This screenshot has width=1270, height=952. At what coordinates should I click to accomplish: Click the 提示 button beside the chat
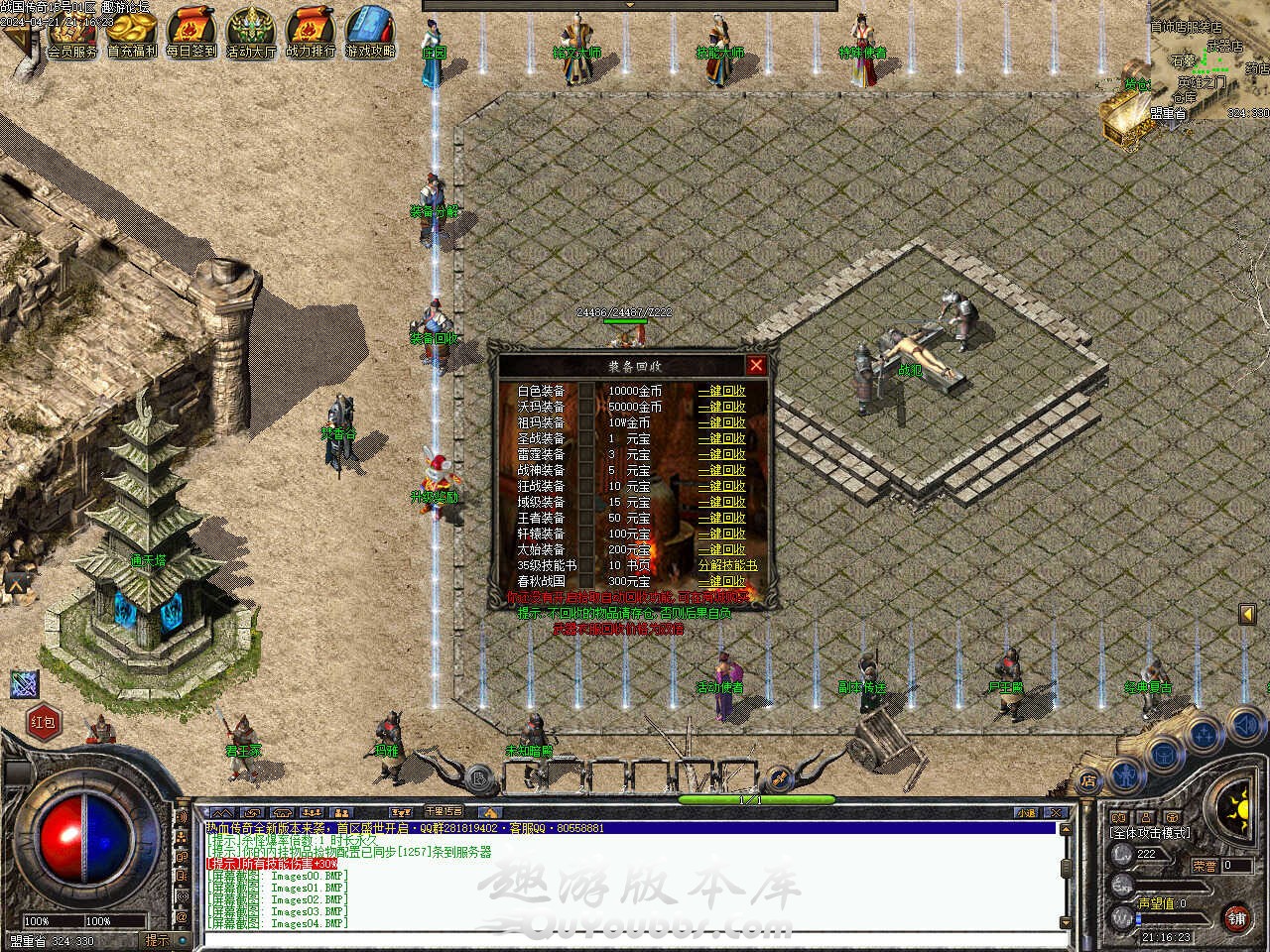pos(158,940)
